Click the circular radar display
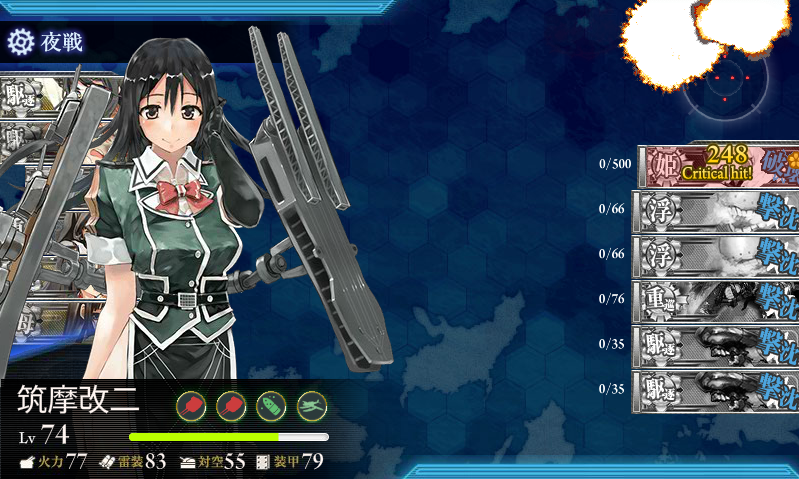Viewport: 799px width, 479px height. 728,88
